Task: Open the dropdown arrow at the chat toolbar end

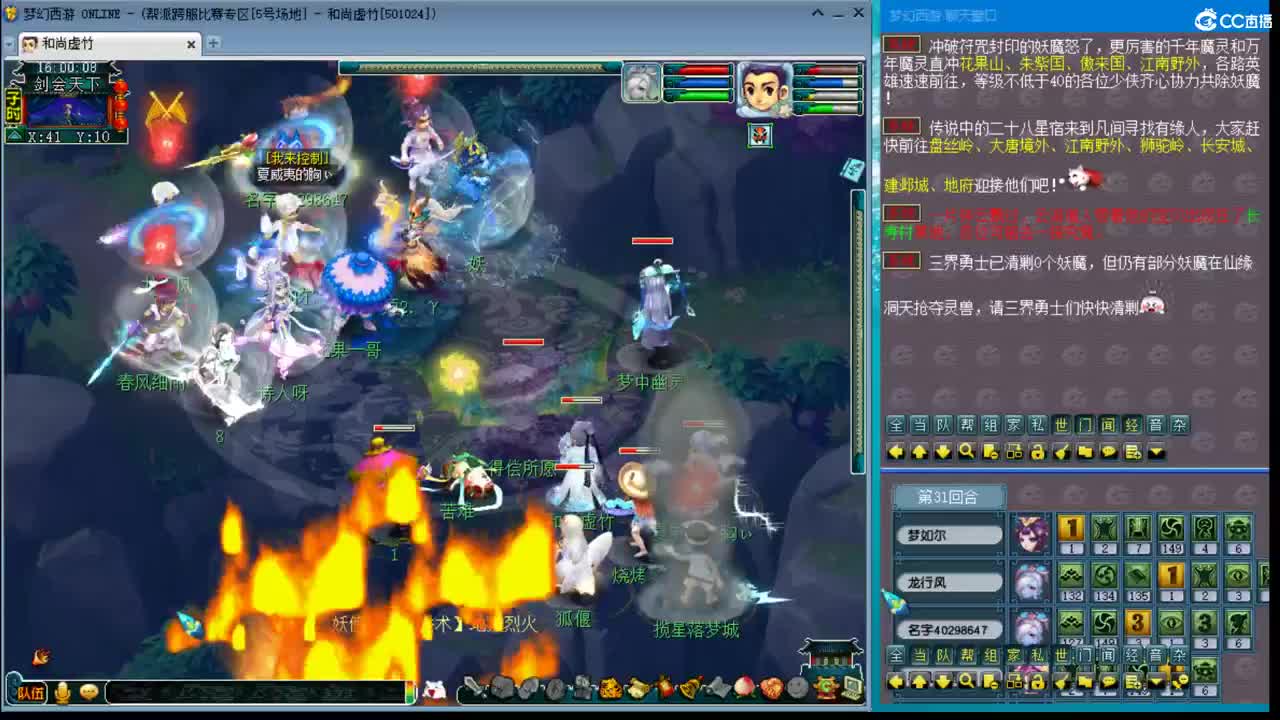Action: pyautogui.click(x=1155, y=452)
